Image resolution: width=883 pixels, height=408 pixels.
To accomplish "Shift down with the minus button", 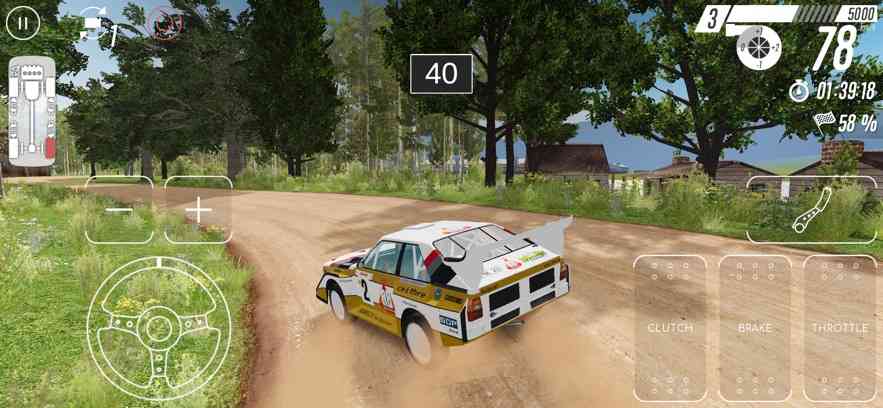I will 119,210.
